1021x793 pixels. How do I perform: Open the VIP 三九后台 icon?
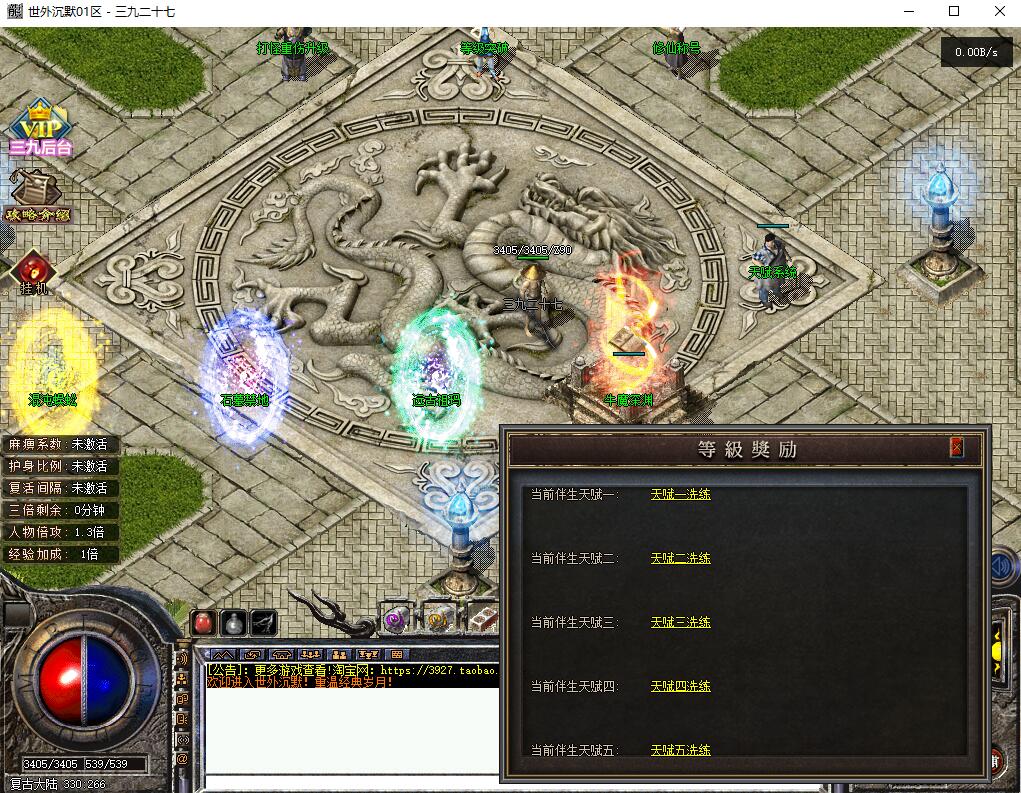tap(41, 128)
